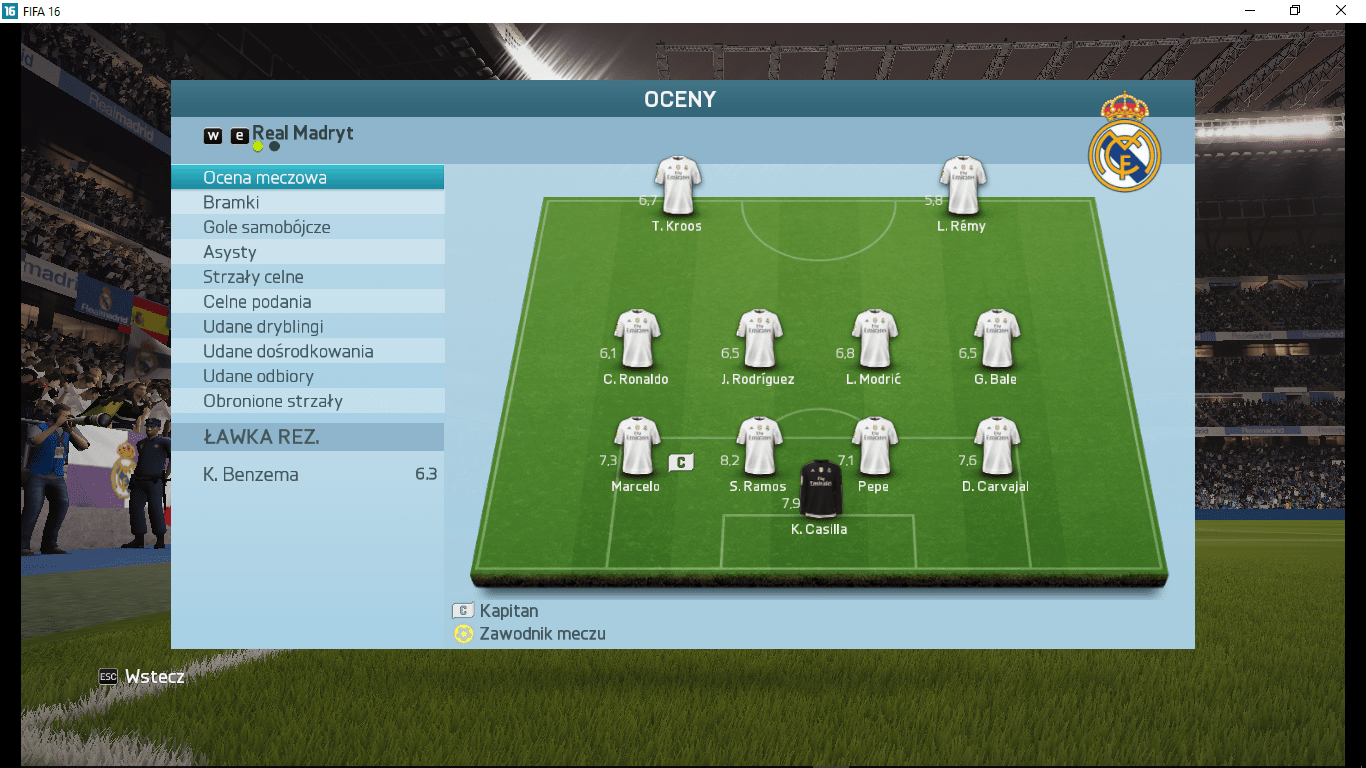
Task: Show Udane dryblingi ratings
Action: [x=307, y=327]
